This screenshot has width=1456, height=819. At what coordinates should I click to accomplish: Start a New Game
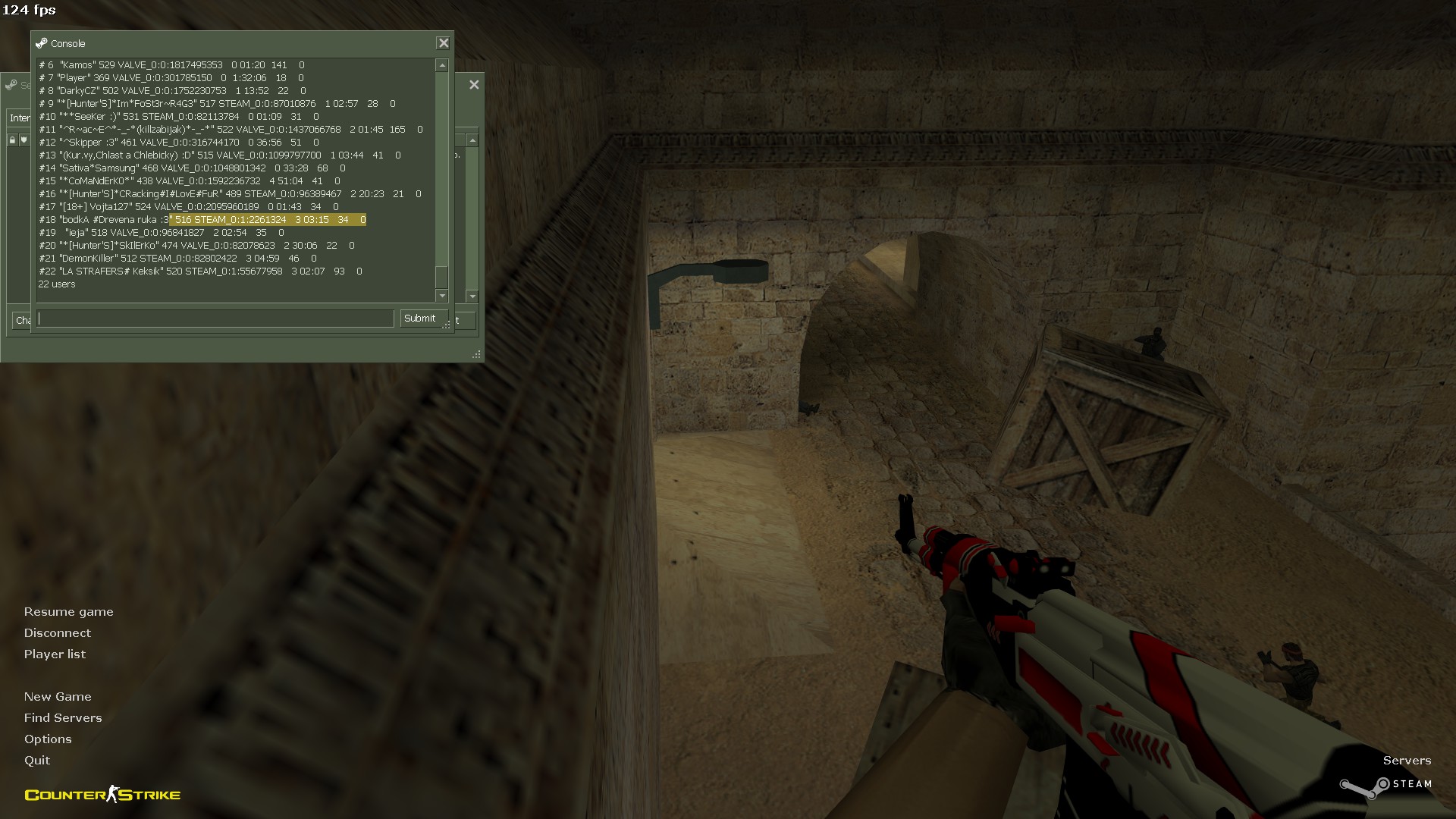58,697
